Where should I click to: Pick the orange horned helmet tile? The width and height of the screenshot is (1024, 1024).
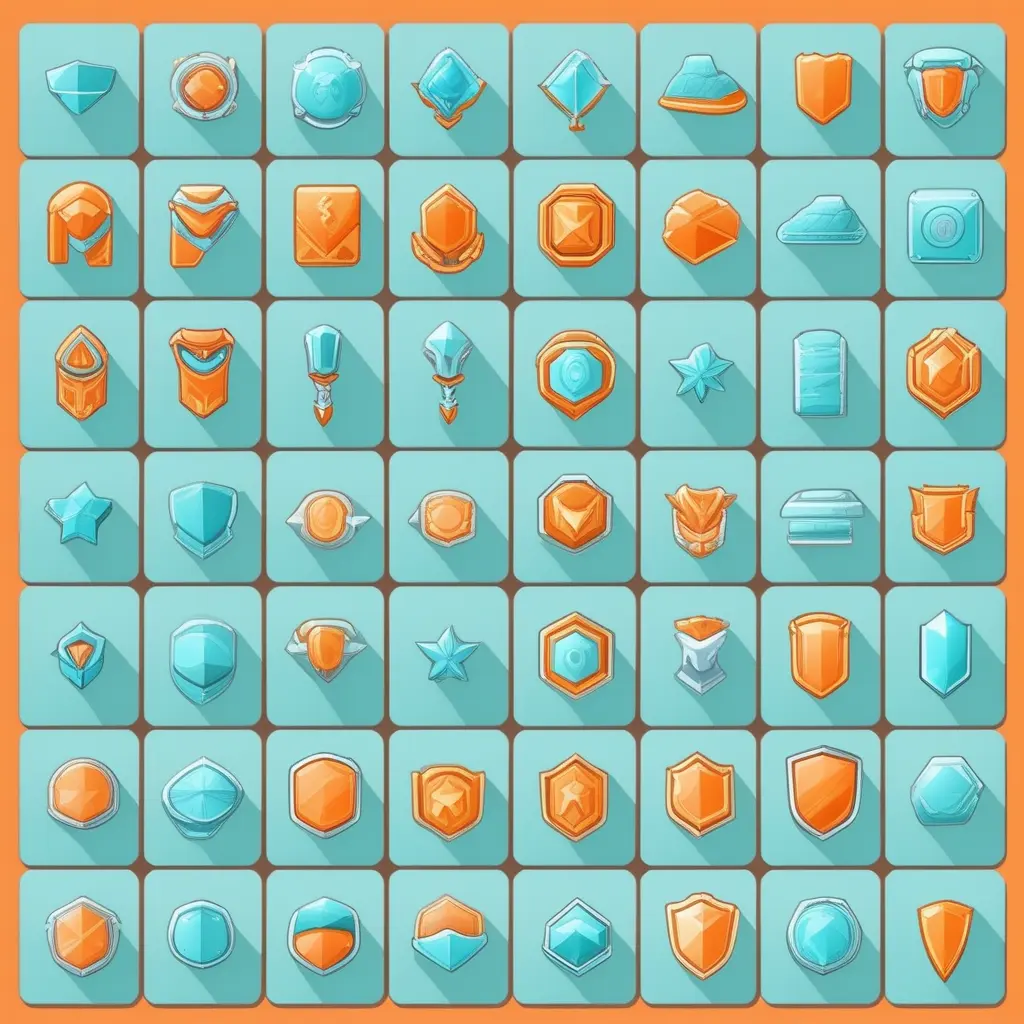pos(697,516)
